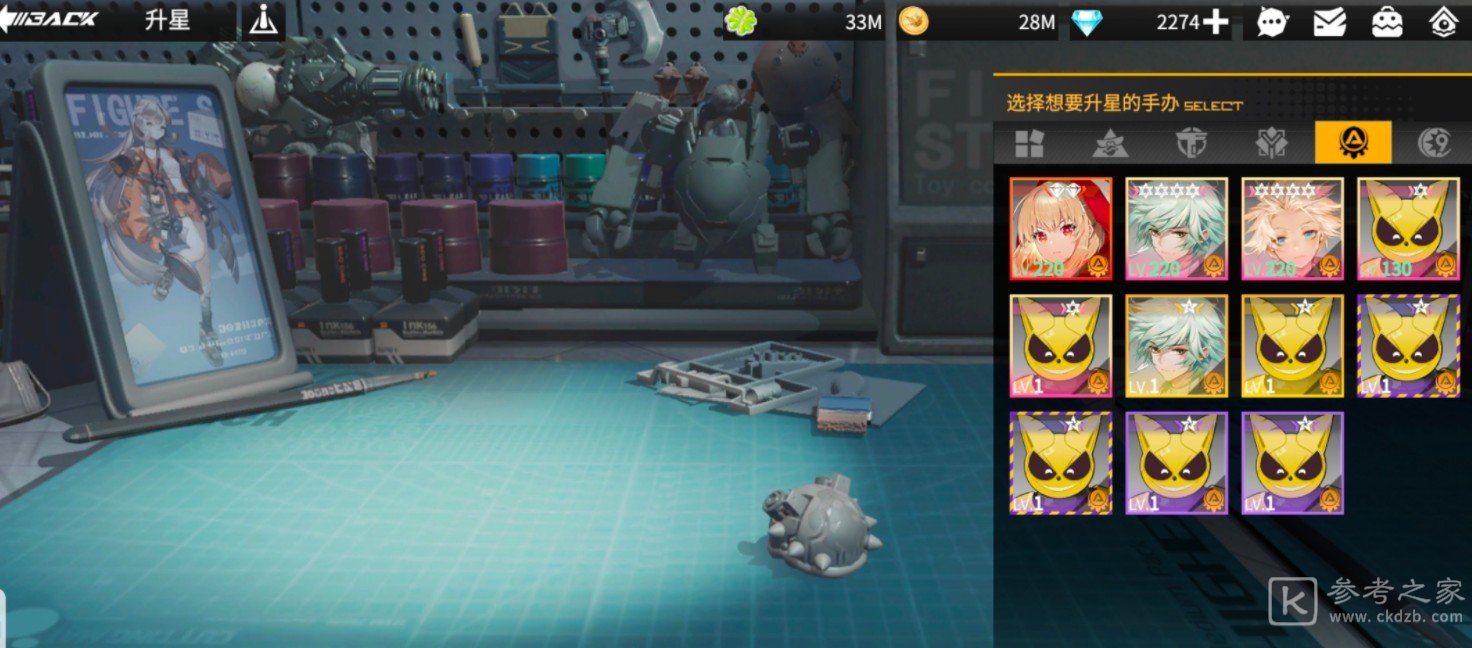This screenshot has width=1472, height=648.
Task: Open the briefcase bag icon
Action: pos(1386,22)
